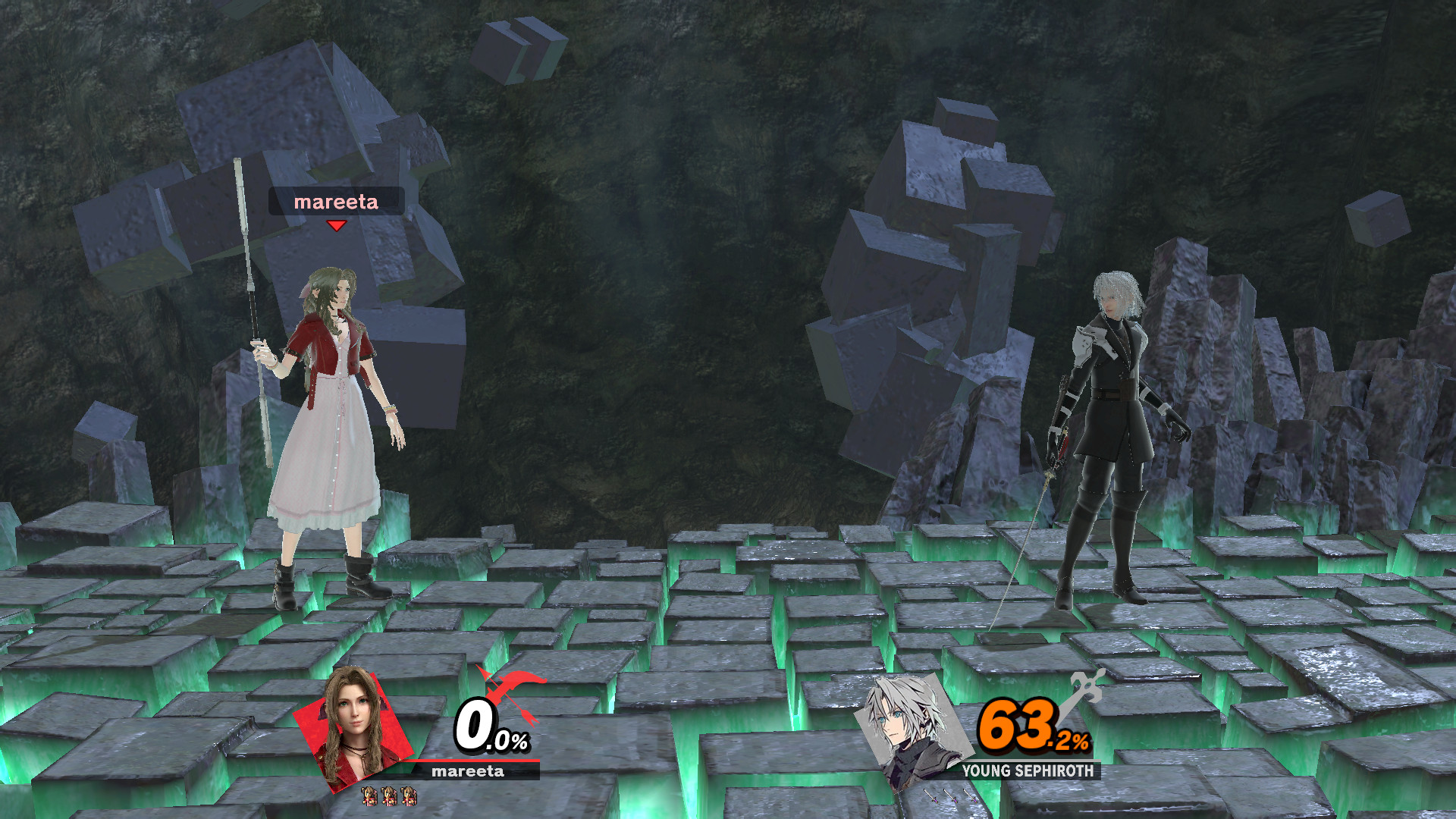Click the red triangle marker below mareeta's name
Screen dimensions: 1456x819
336,224
